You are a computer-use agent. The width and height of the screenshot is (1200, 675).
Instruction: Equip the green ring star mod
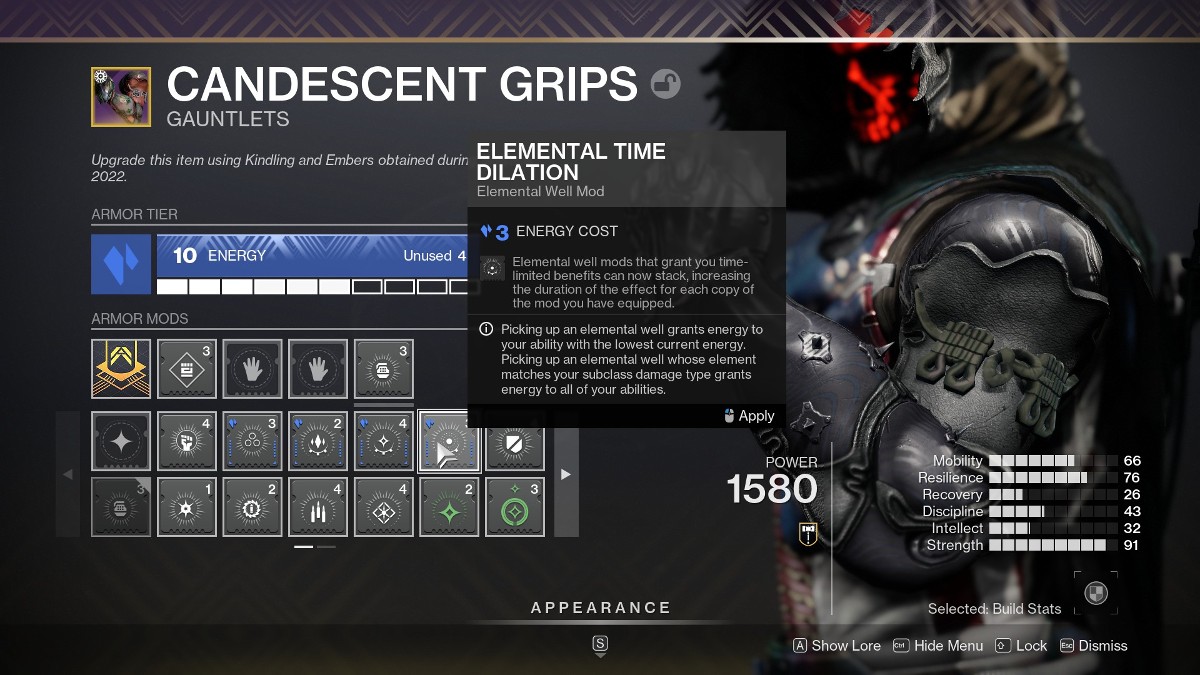pos(515,507)
